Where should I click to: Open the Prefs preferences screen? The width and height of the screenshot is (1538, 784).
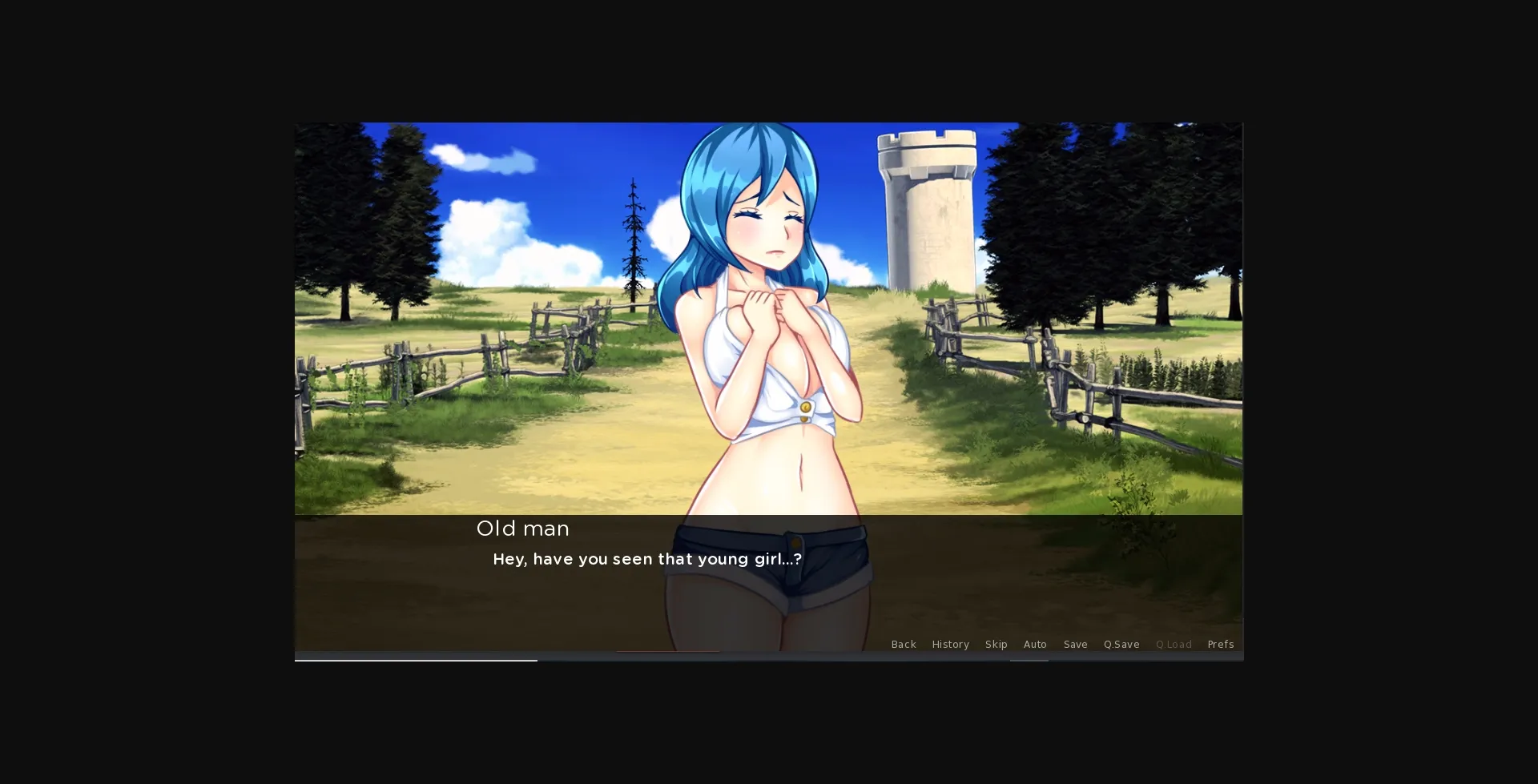point(1221,645)
